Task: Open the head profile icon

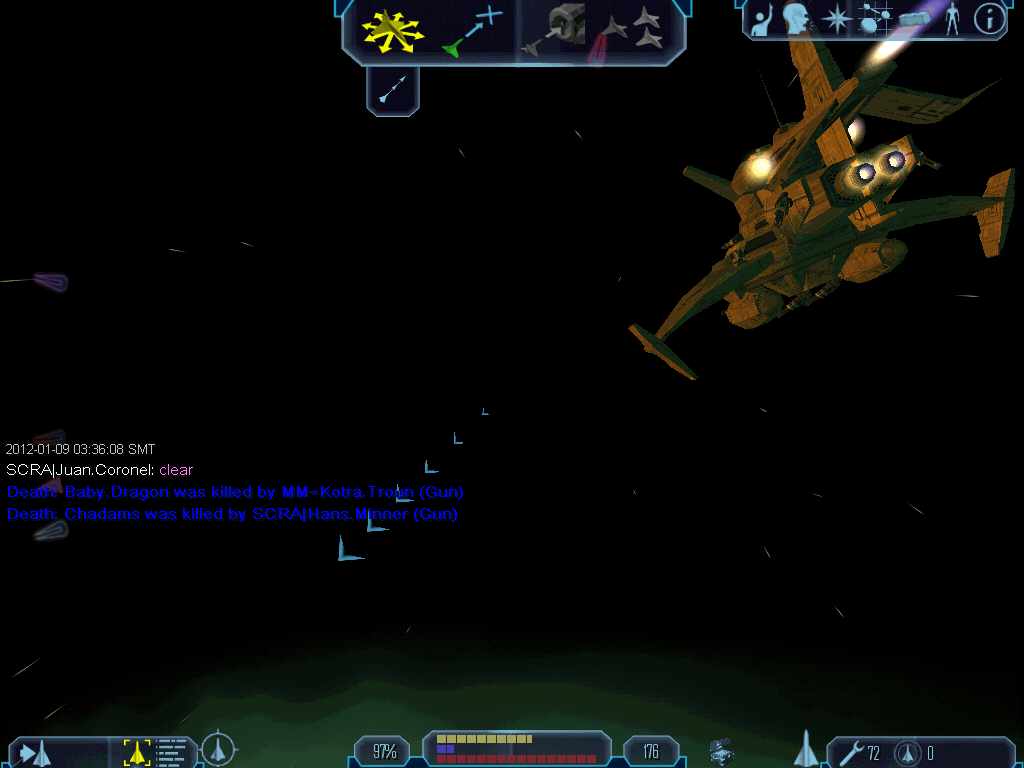Action: [796, 19]
